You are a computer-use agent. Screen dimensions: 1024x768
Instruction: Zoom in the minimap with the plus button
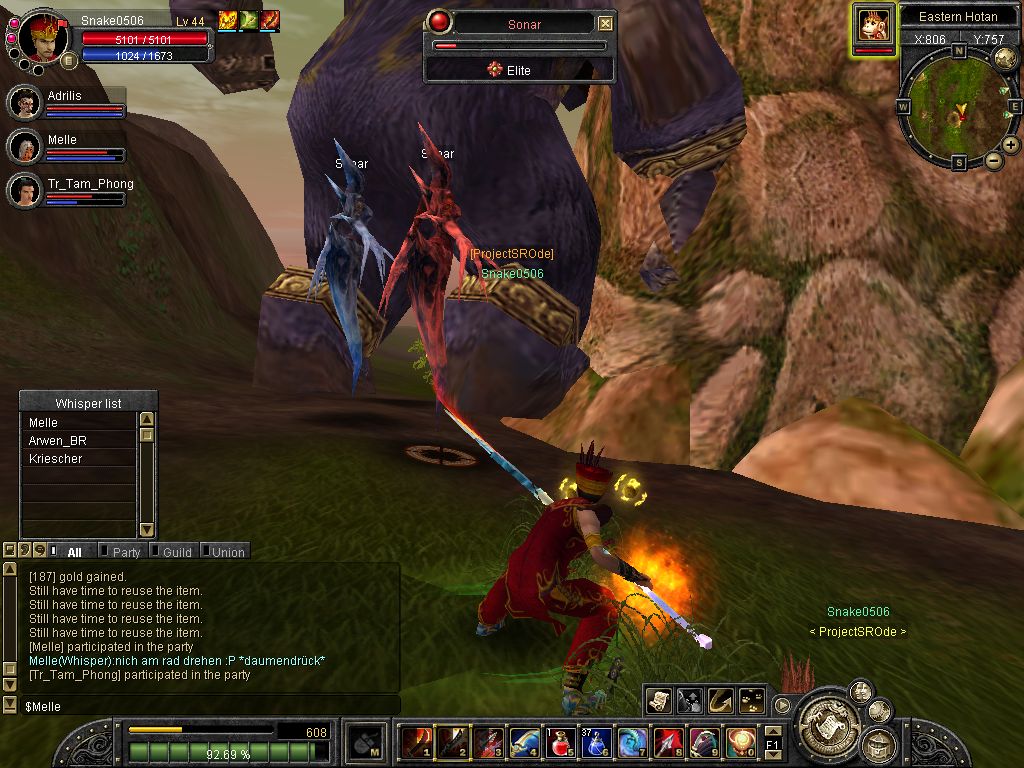(x=1011, y=145)
